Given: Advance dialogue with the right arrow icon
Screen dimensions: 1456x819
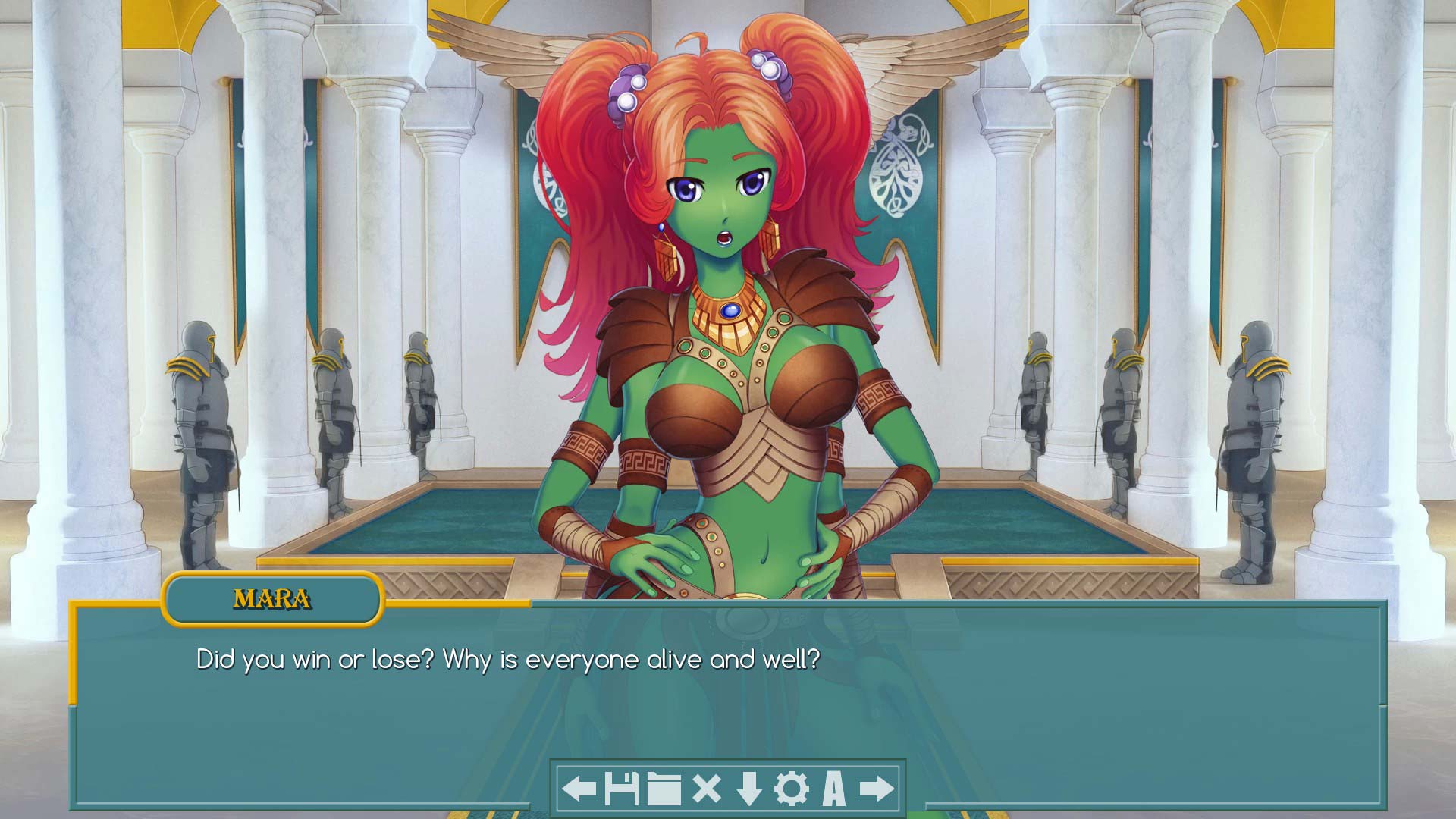Looking at the screenshot, I should (876, 789).
